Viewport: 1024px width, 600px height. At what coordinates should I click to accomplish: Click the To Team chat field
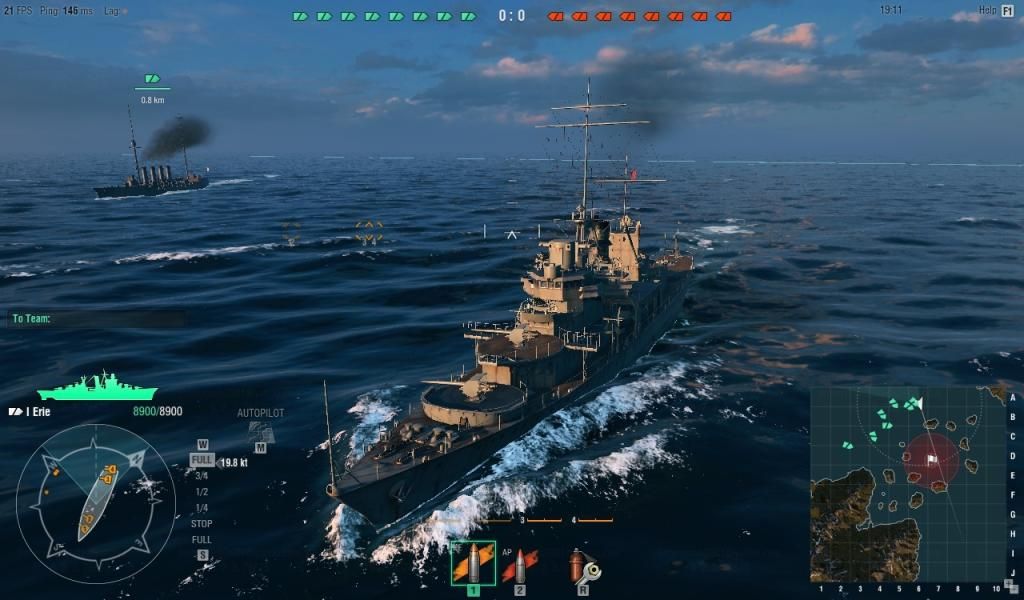97,319
